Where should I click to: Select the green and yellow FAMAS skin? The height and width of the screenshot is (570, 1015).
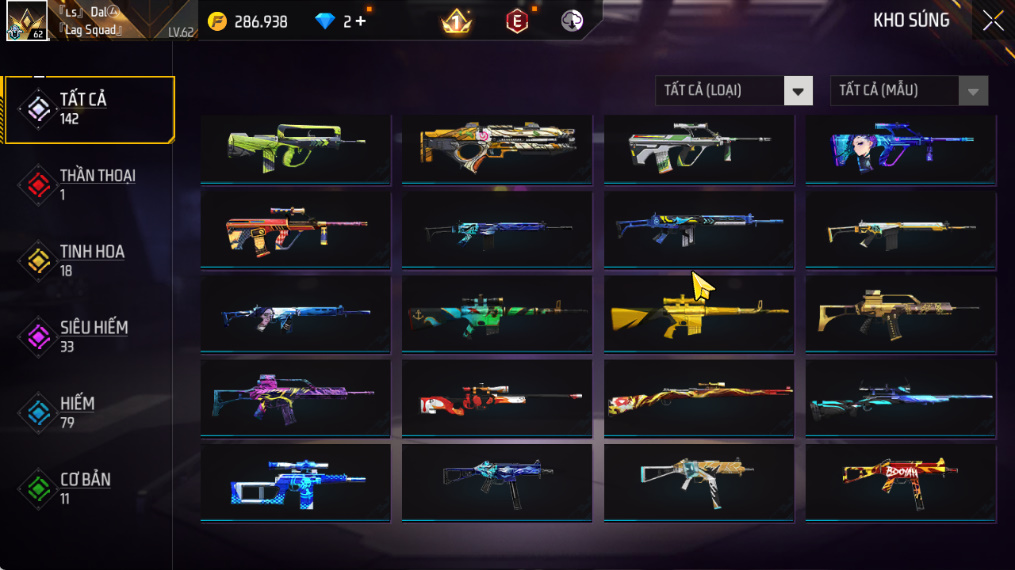[x=295, y=148]
